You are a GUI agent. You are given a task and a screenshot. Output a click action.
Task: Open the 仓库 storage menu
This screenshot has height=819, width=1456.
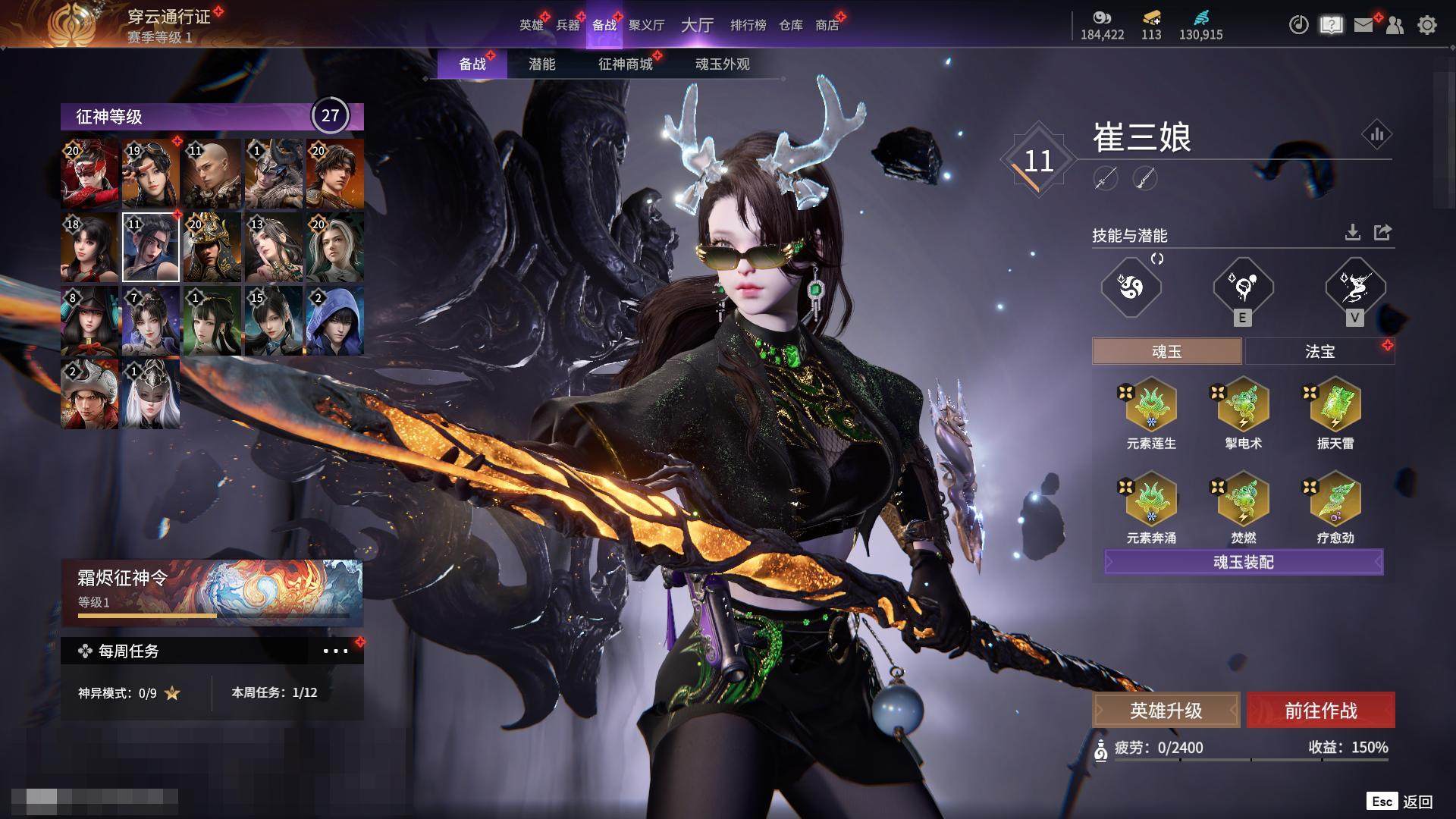tap(790, 25)
